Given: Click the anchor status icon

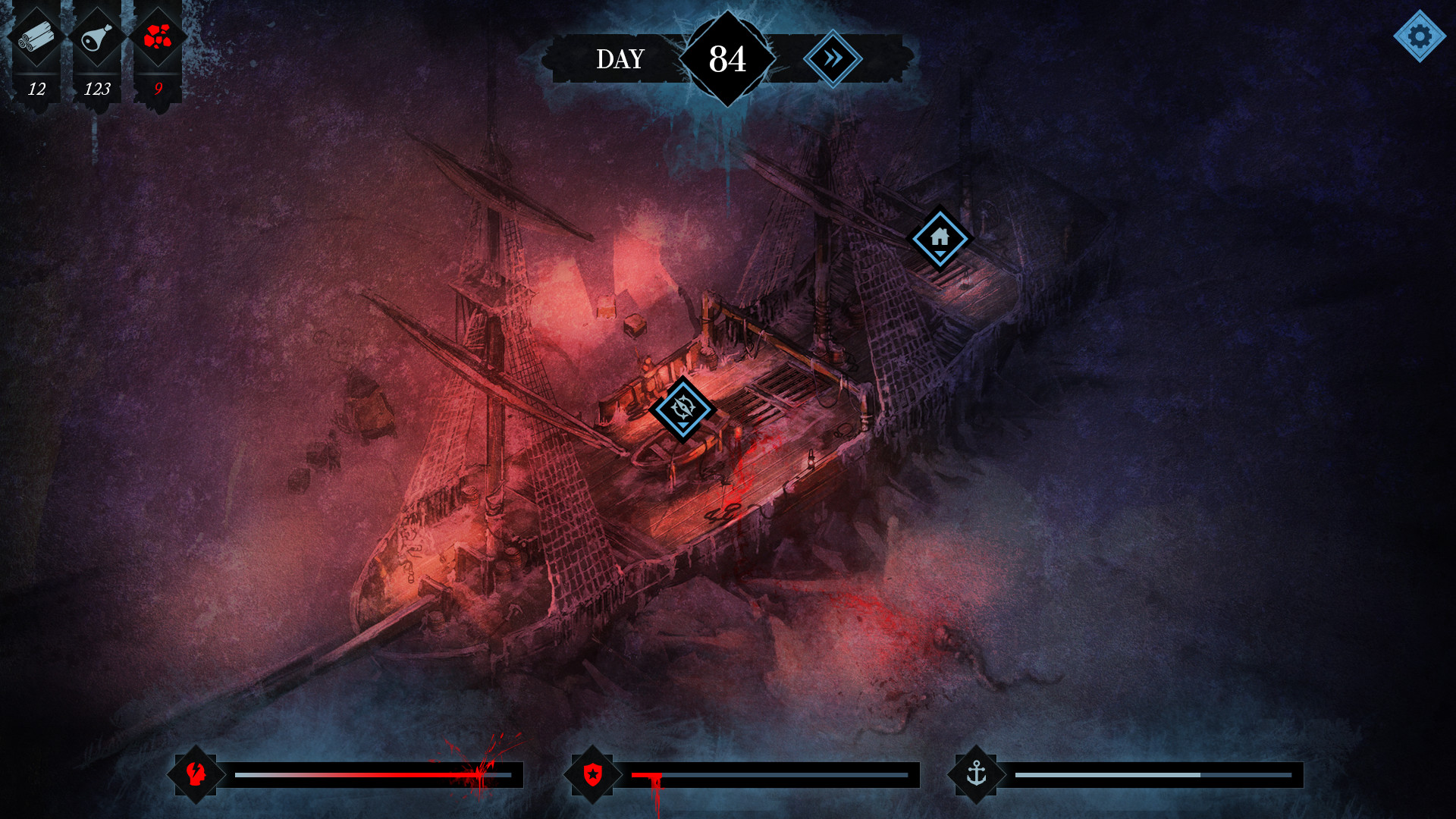Looking at the screenshot, I should (978, 774).
